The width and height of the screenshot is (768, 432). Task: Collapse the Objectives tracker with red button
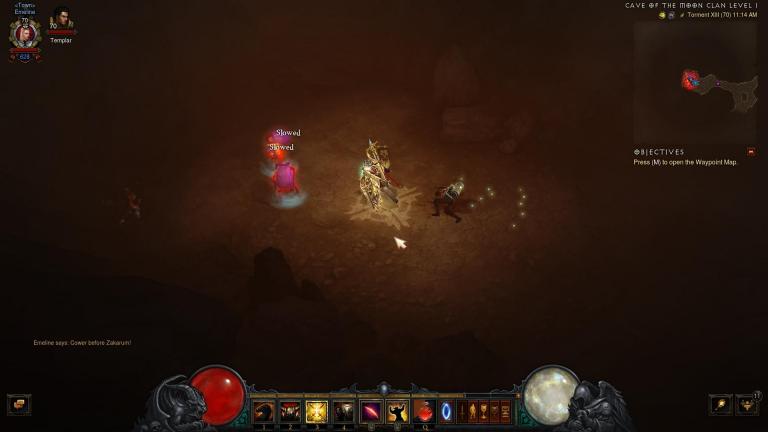(751, 152)
